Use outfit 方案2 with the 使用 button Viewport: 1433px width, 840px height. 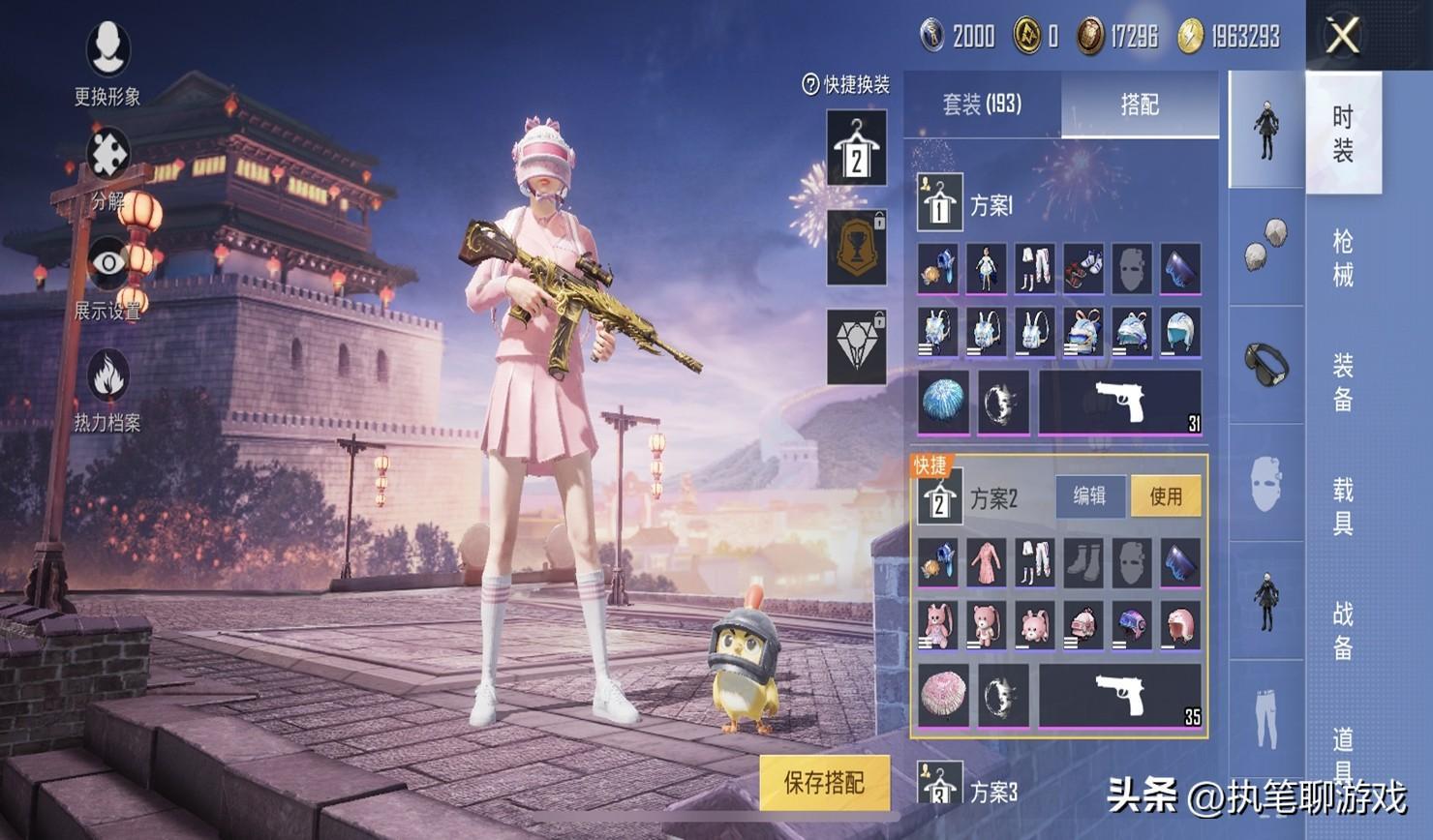[1166, 496]
